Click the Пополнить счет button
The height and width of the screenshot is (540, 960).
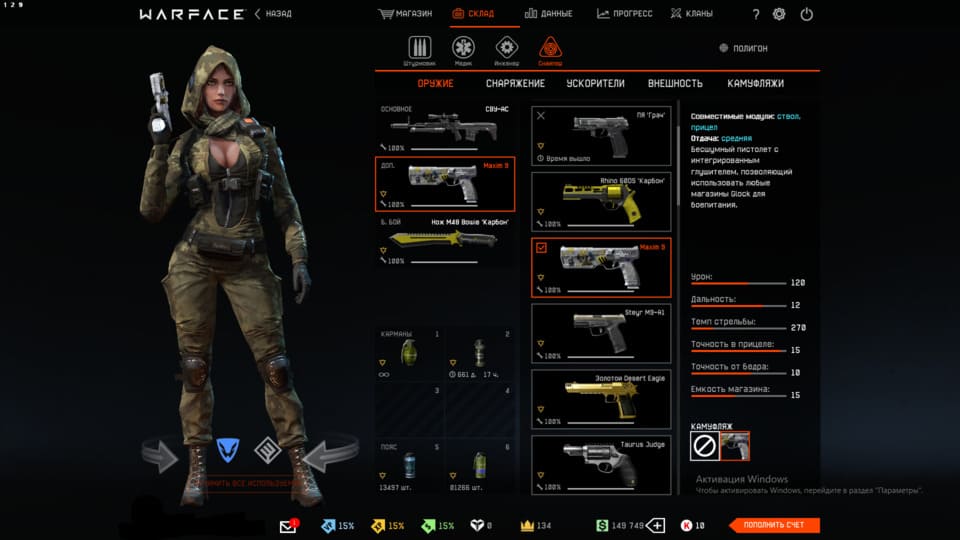pyautogui.click(x=774, y=525)
